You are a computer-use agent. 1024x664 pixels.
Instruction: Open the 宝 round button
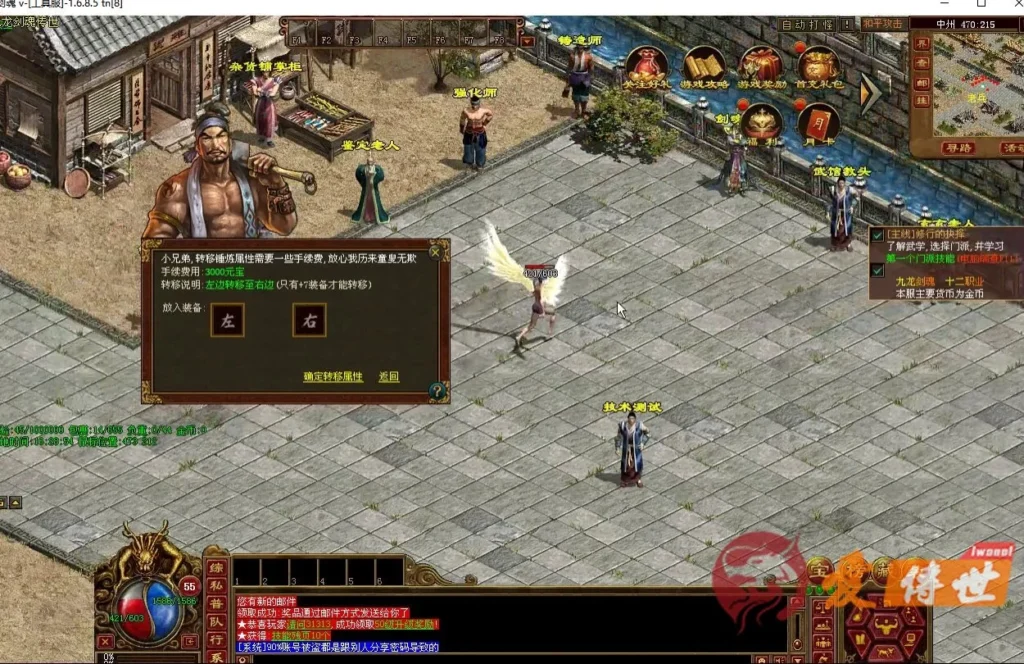coord(820,570)
